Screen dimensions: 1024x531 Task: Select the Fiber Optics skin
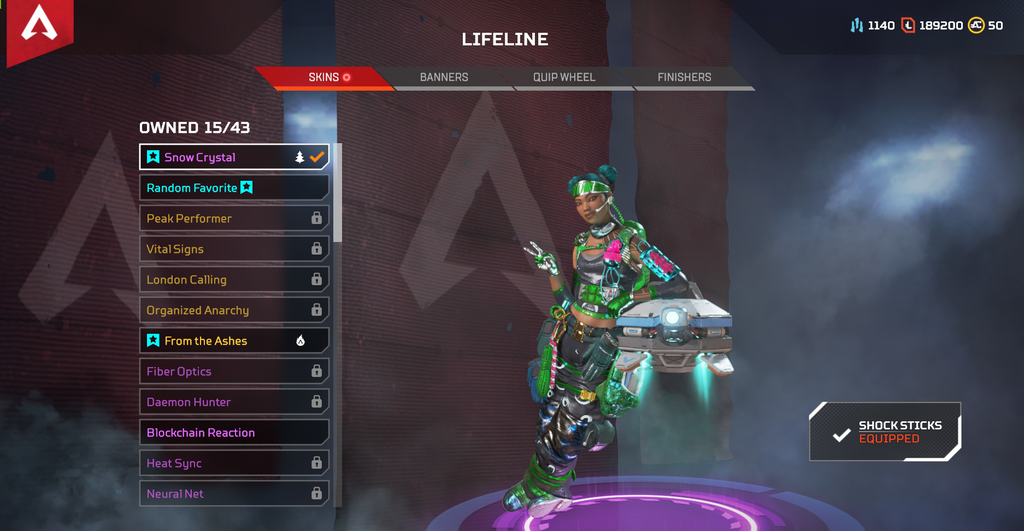point(234,371)
